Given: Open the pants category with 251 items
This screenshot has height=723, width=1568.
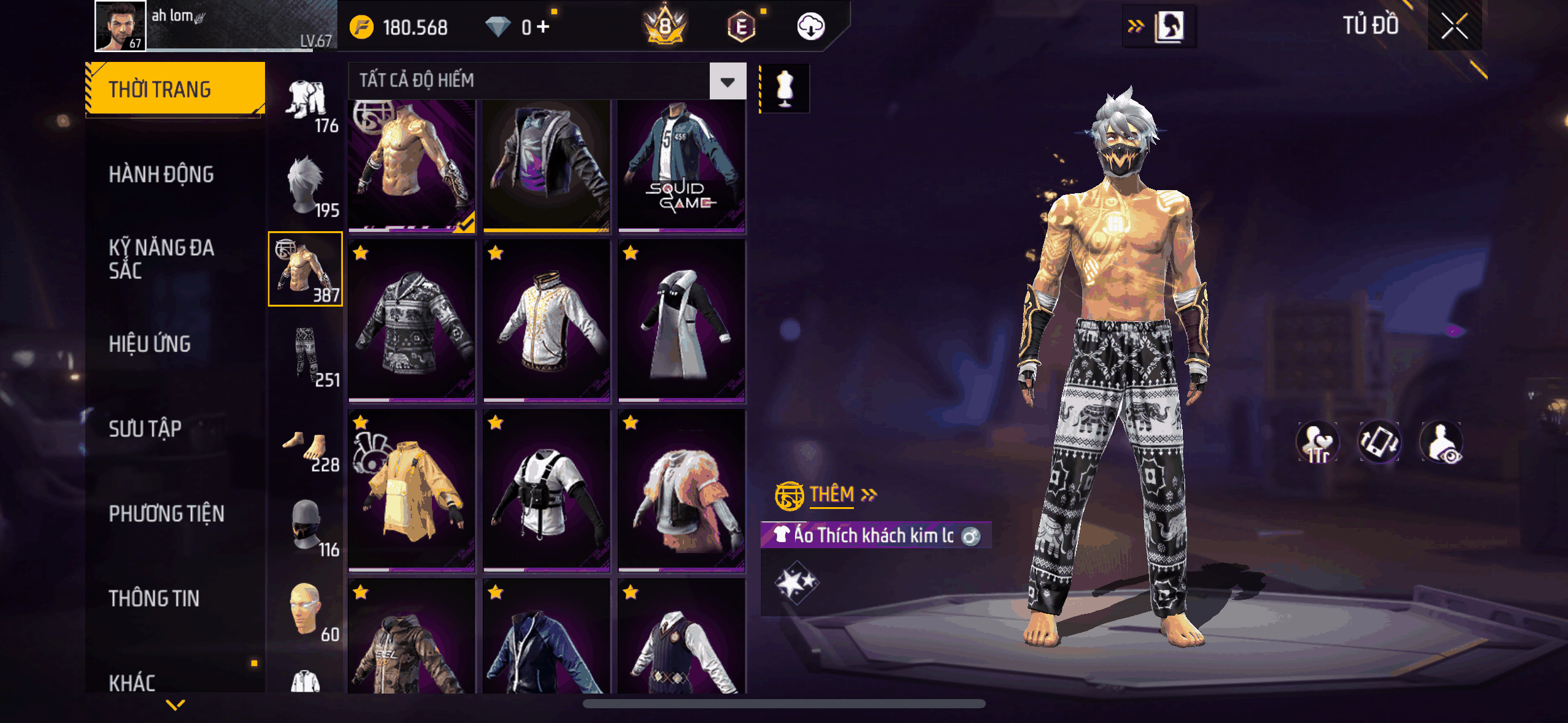Looking at the screenshot, I should pos(306,356).
